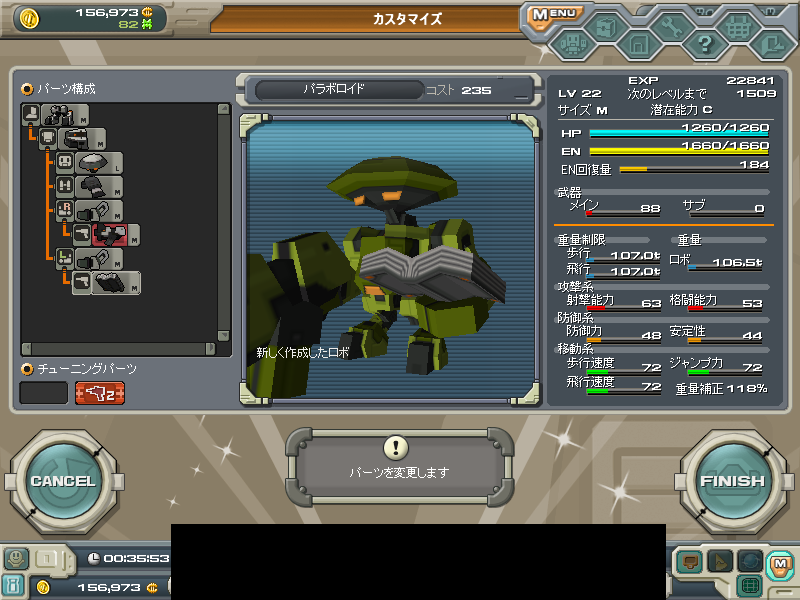Screen dimensions: 800x600
Task: Open the robot icon in the top menu
Action: click(x=572, y=44)
